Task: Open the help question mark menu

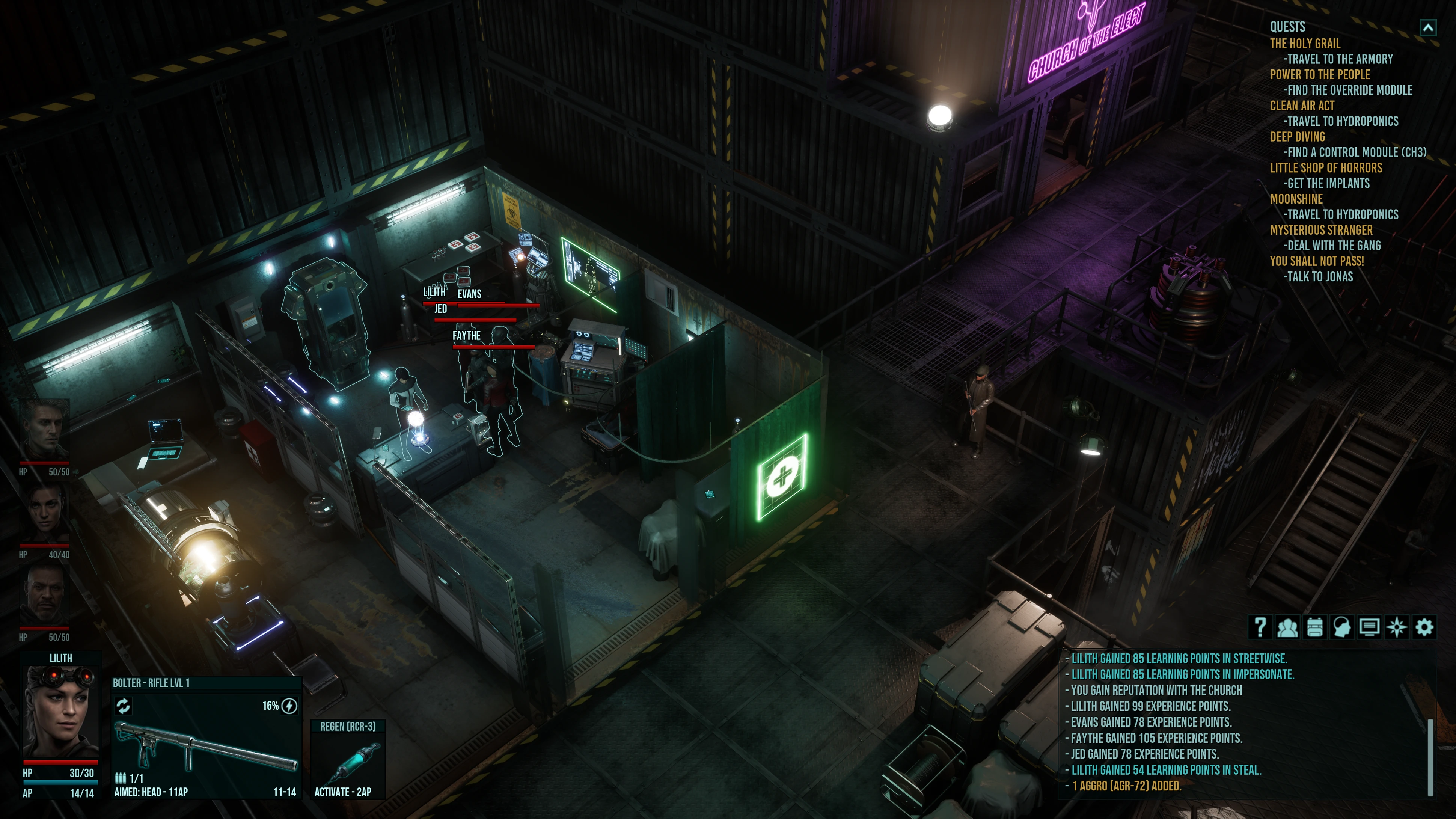Action: pyautogui.click(x=1260, y=627)
